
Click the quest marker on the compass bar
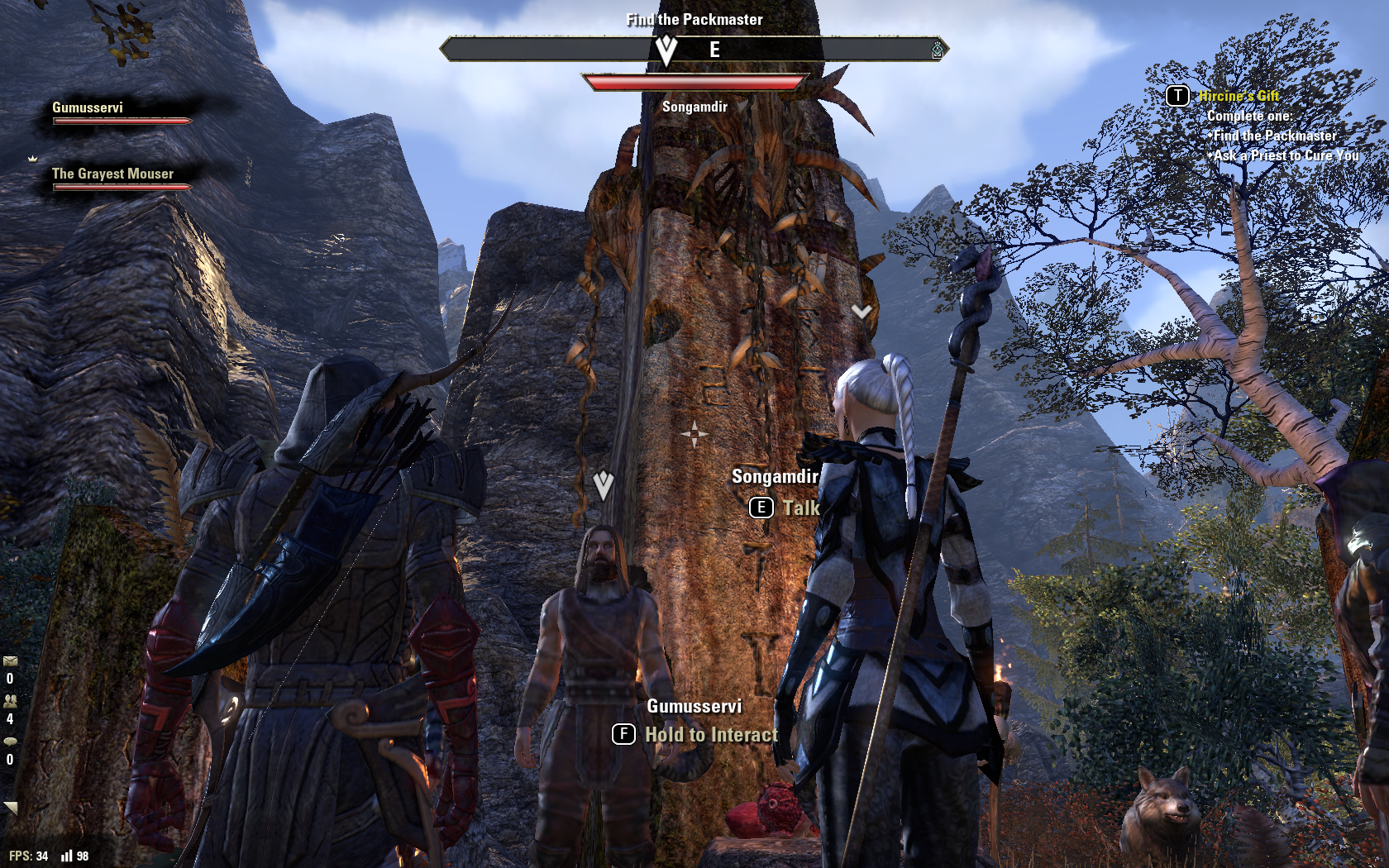[x=666, y=50]
